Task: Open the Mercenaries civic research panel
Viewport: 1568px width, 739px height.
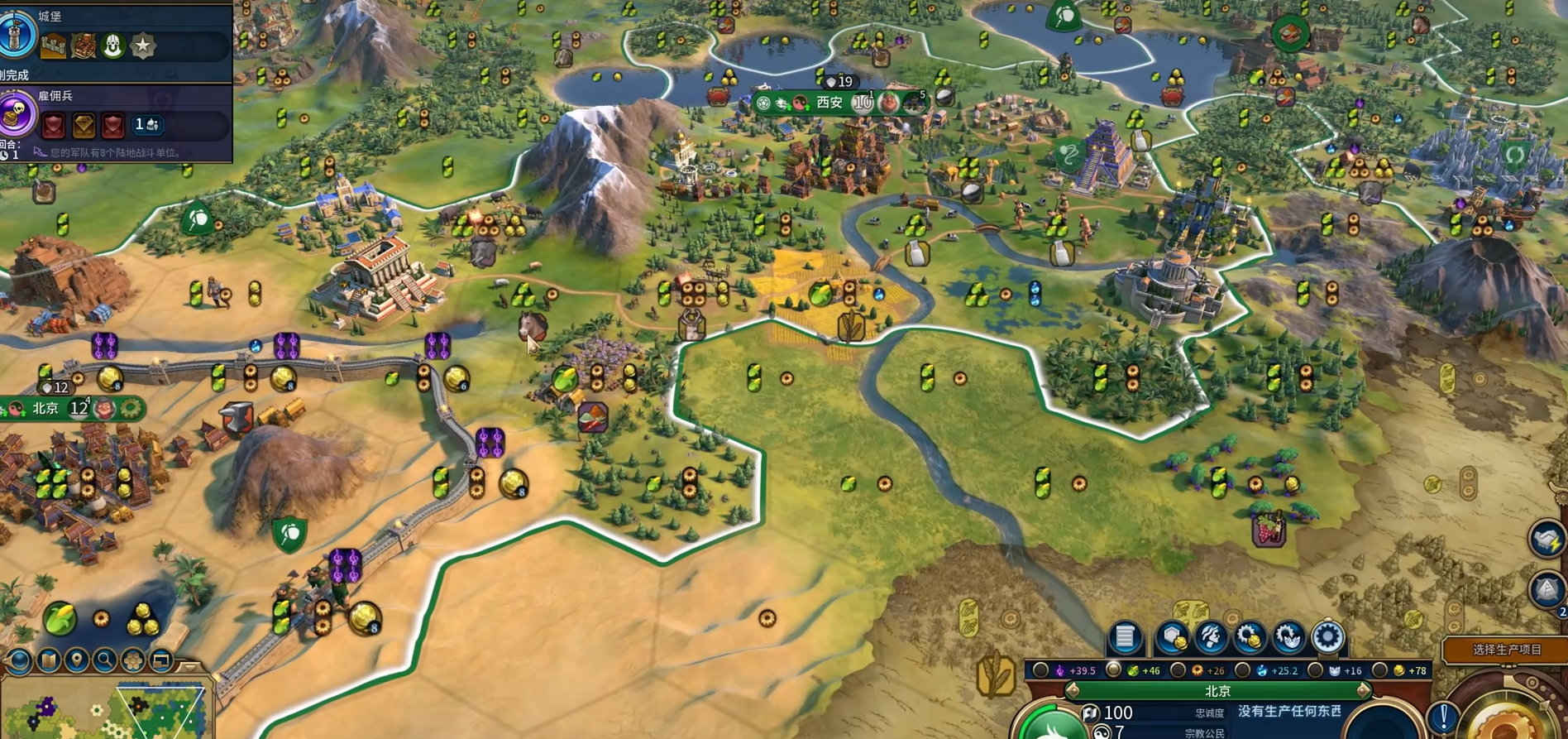Action: [17, 114]
